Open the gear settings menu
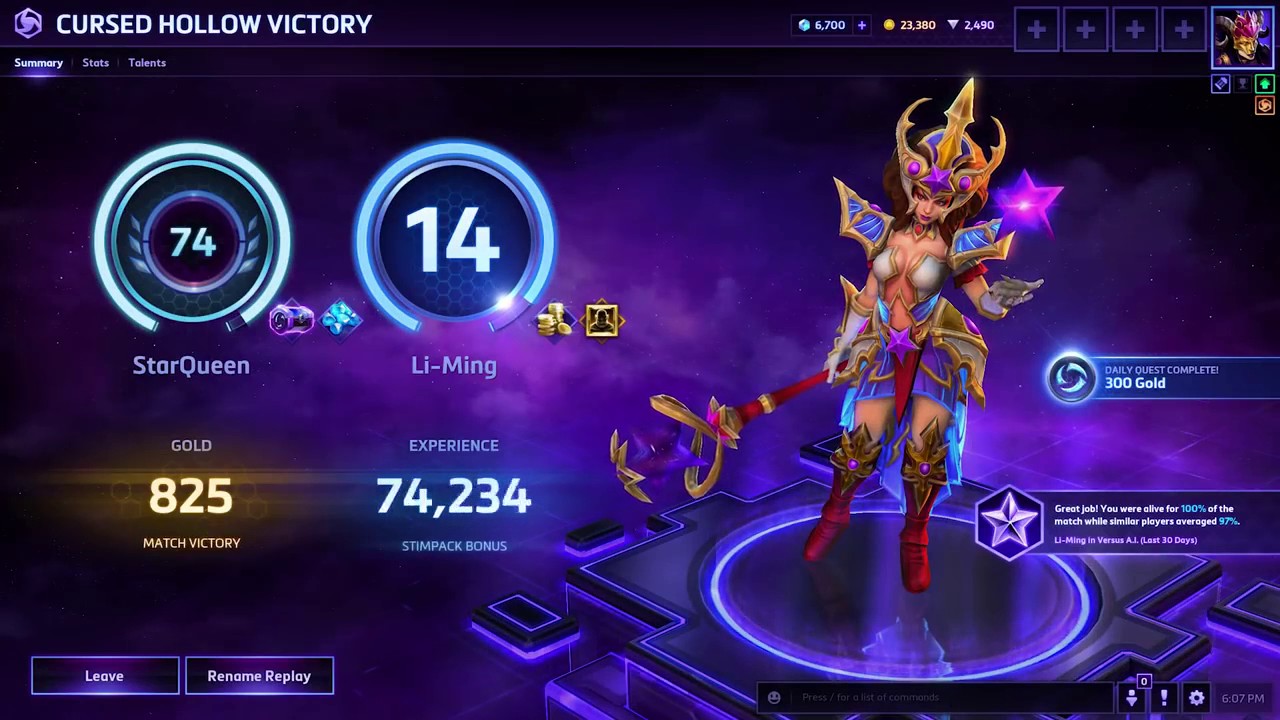1280x720 pixels. [1196, 698]
